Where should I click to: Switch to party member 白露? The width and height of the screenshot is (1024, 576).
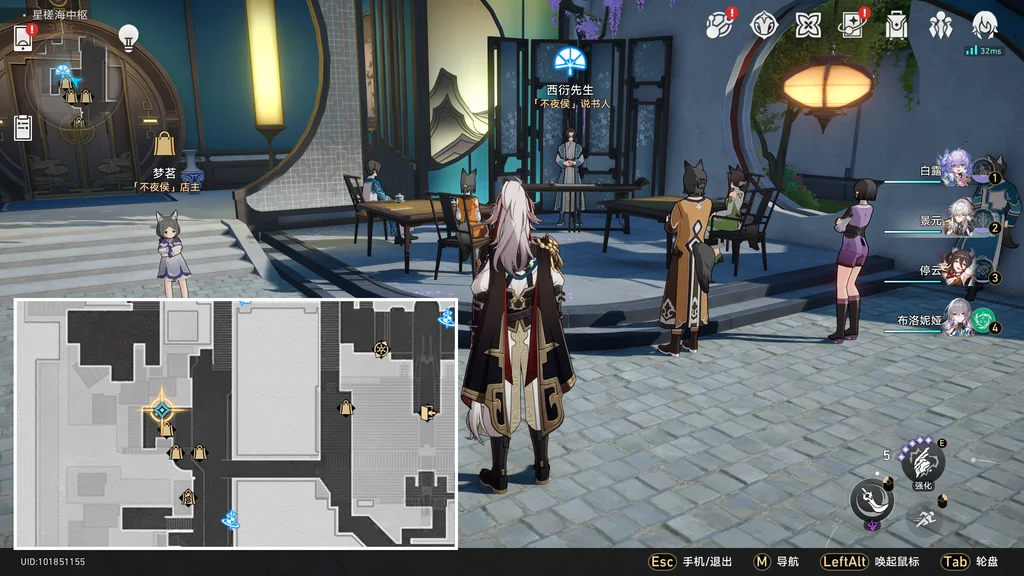(957, 168)
